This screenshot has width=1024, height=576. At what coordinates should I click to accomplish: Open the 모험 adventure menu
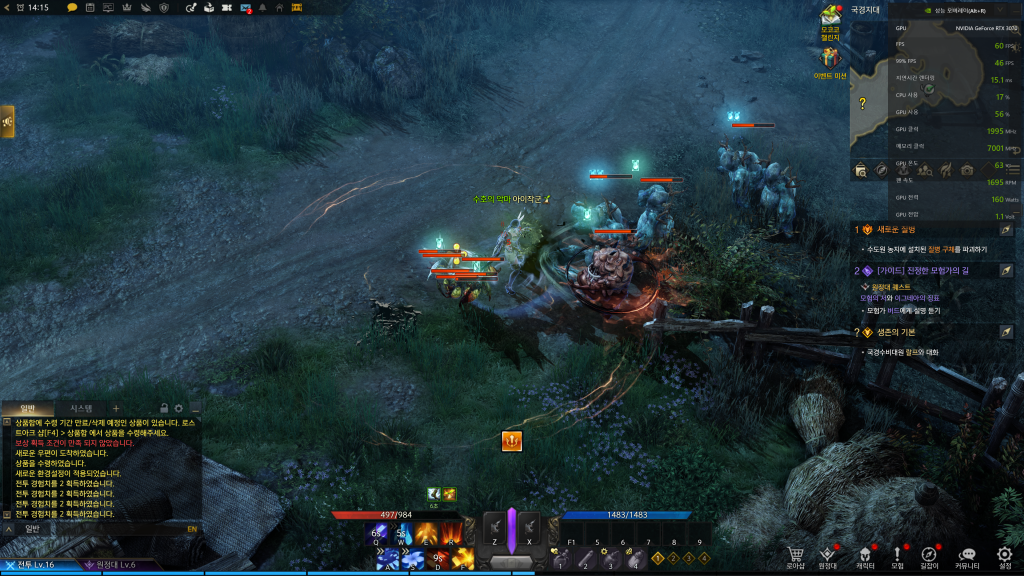pos(897,556)
